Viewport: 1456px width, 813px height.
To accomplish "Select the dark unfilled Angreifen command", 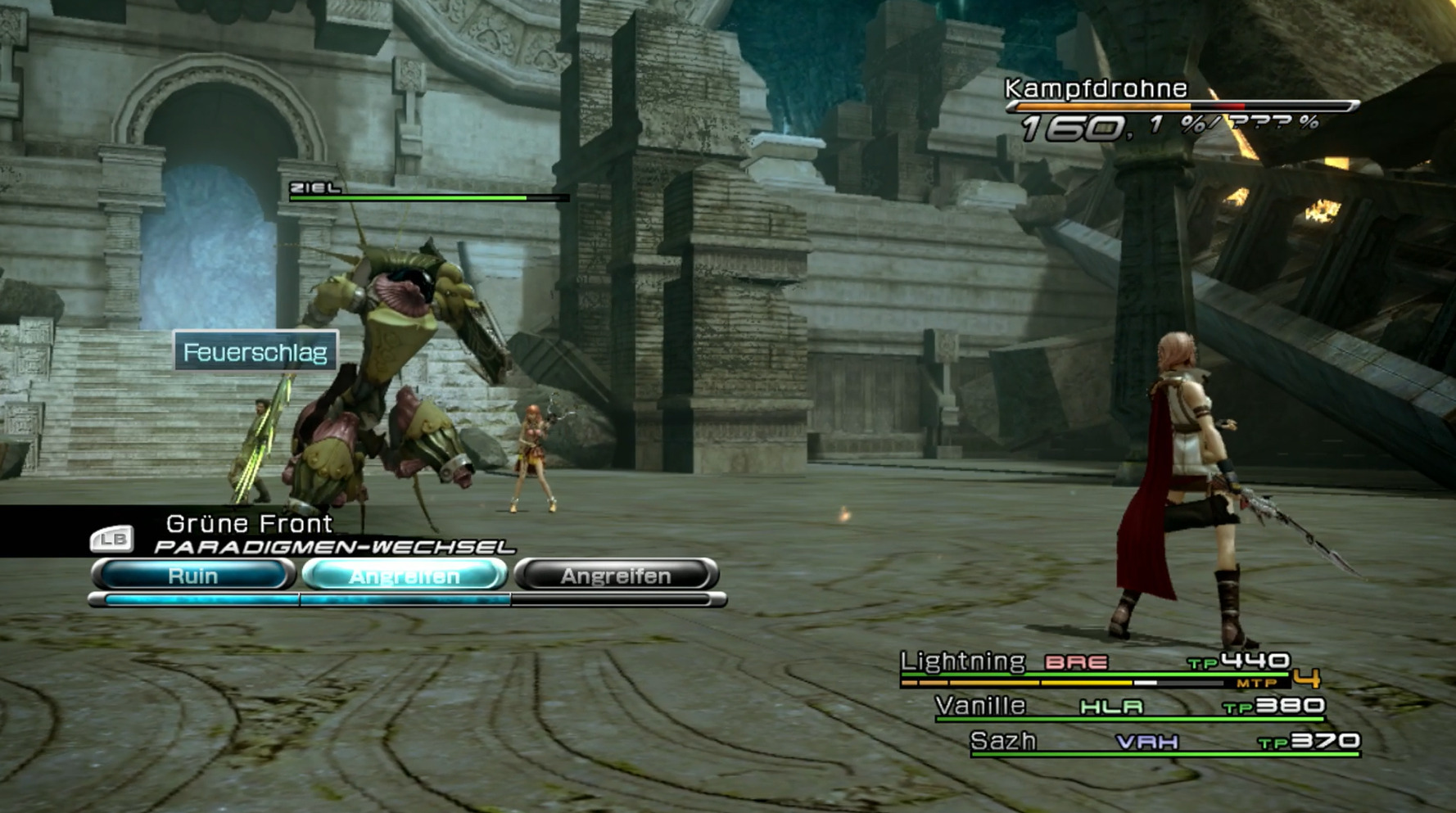I will pyautogui.click(x=616, y=576).
